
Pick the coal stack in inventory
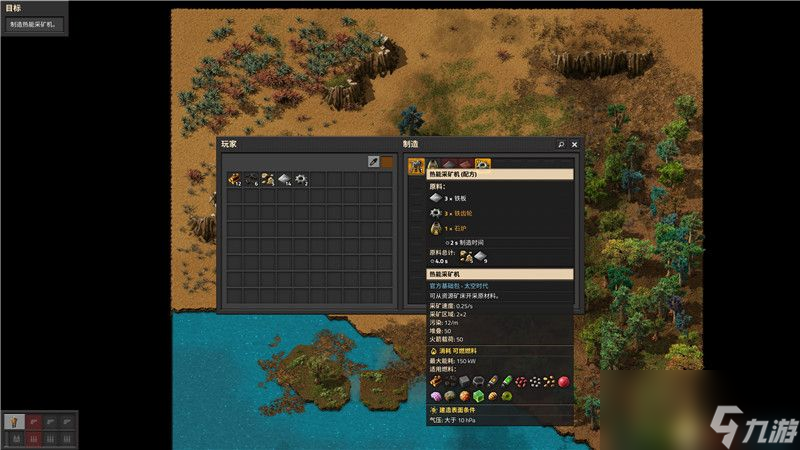coord(250,179)
